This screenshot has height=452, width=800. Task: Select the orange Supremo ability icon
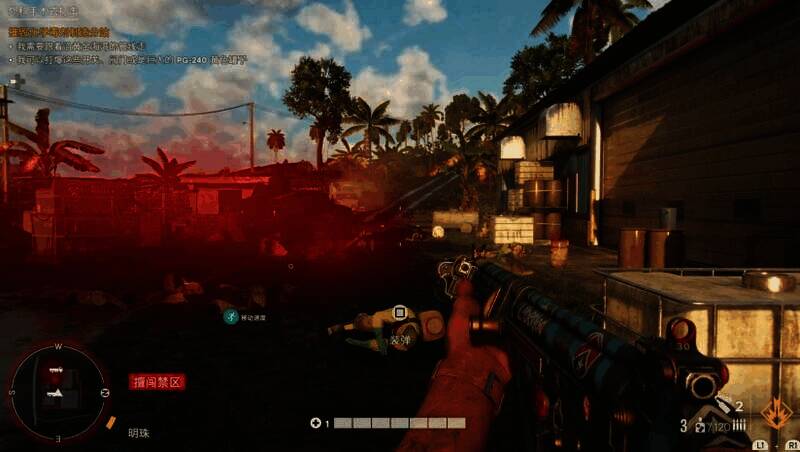click(x=776, y=413)
